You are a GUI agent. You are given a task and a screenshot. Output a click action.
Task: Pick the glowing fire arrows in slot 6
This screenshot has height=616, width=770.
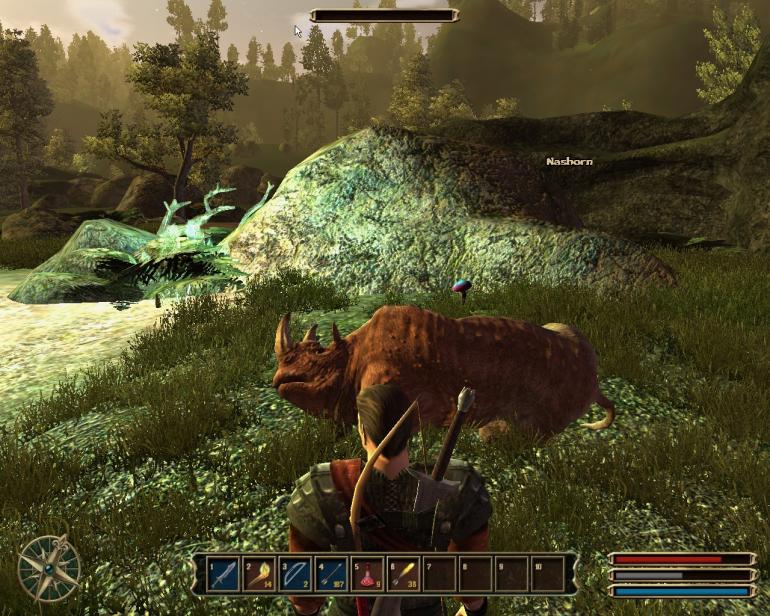(x=403, y=574)
